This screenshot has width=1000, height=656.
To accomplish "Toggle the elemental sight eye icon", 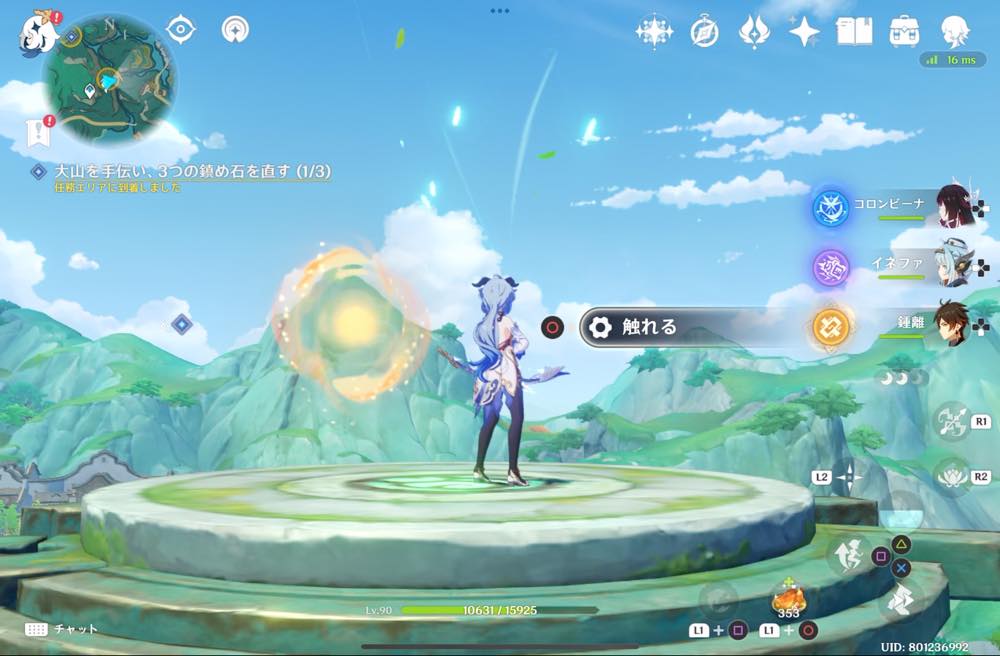I will point(180,29).
